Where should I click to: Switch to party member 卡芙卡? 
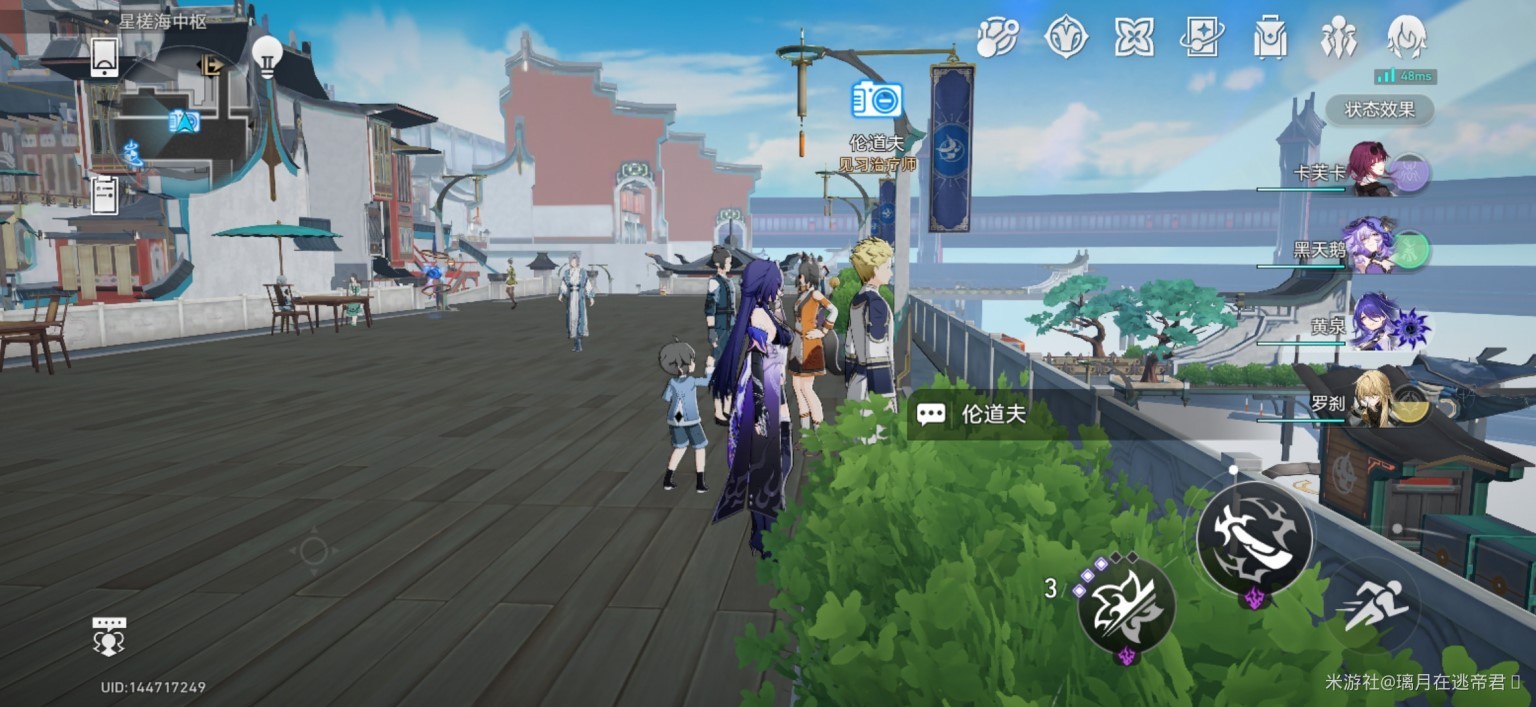pyautogui.click(x=1370, y=170)
